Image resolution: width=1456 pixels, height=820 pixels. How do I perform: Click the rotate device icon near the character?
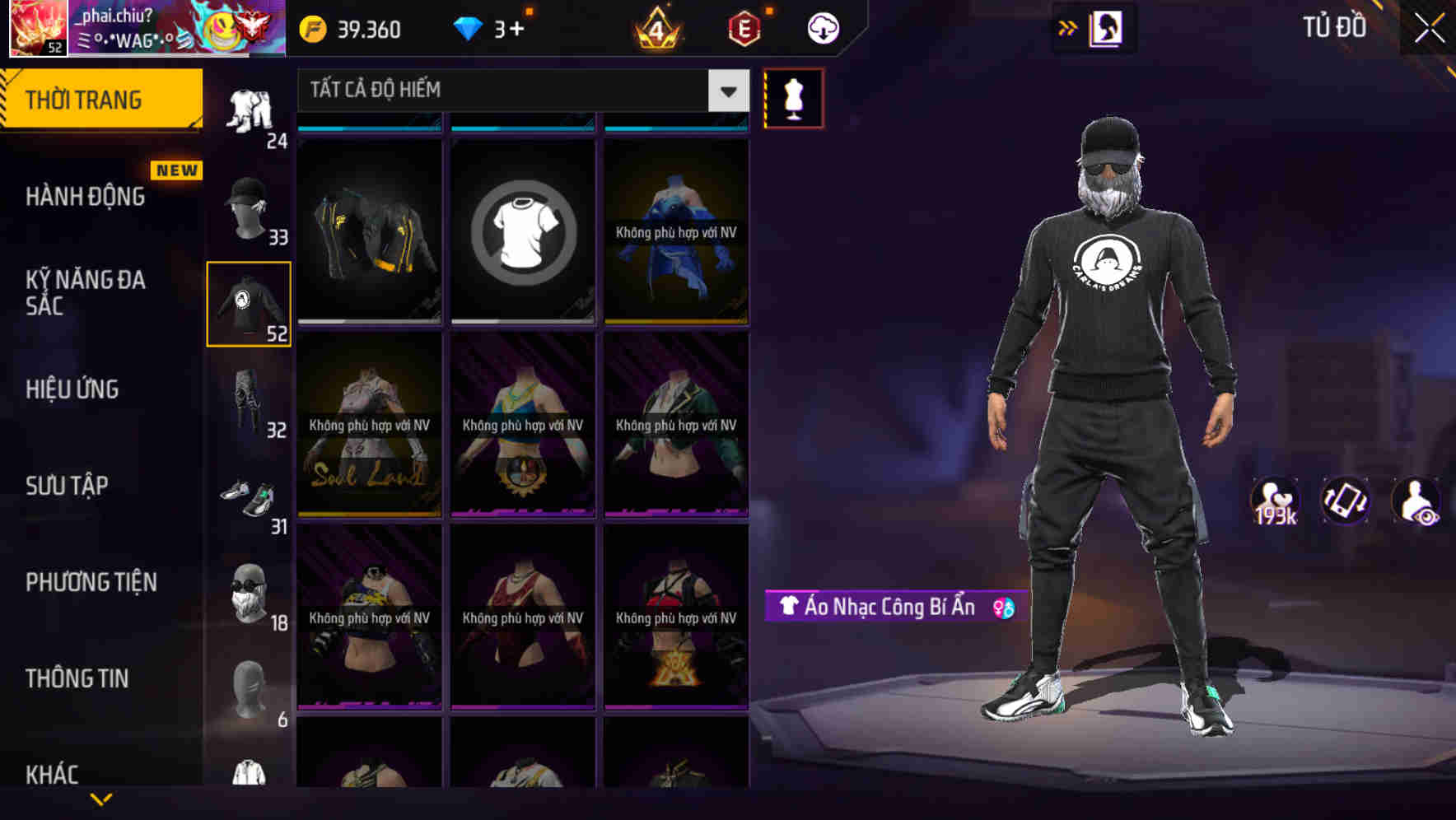[1346, 500]
